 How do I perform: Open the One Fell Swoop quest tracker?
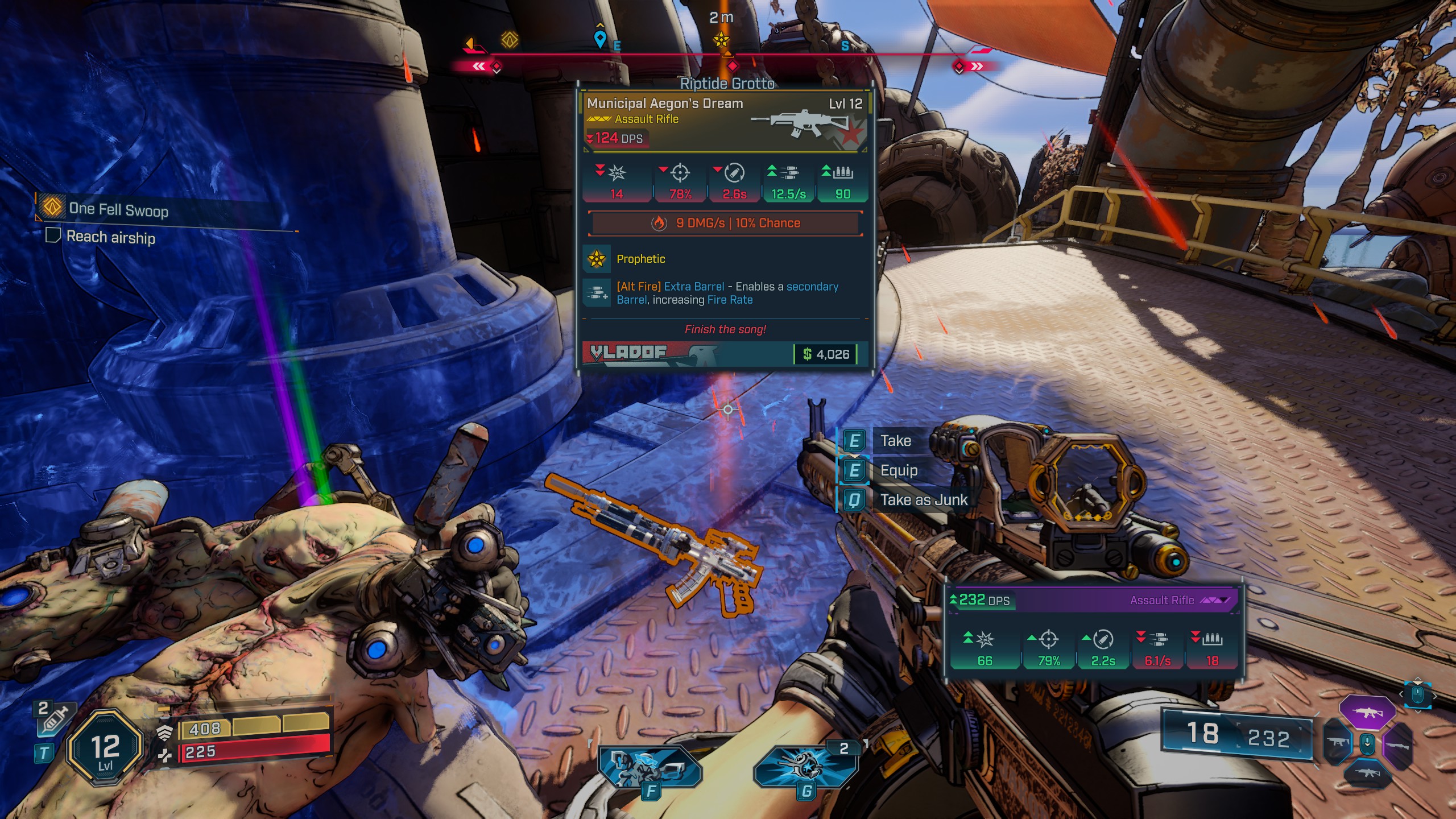[x=118, y=209]
